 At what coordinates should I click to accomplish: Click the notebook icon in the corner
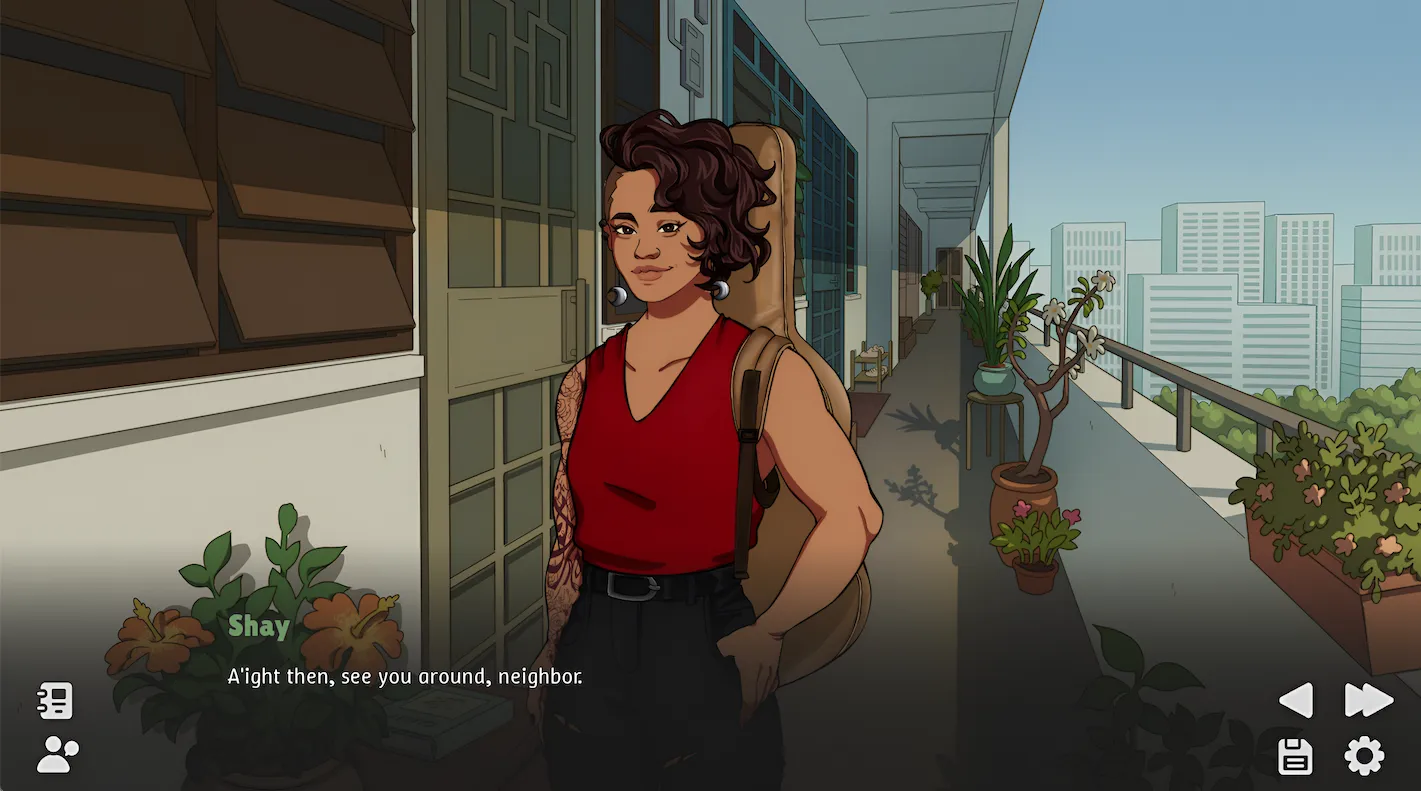[56, 701]
